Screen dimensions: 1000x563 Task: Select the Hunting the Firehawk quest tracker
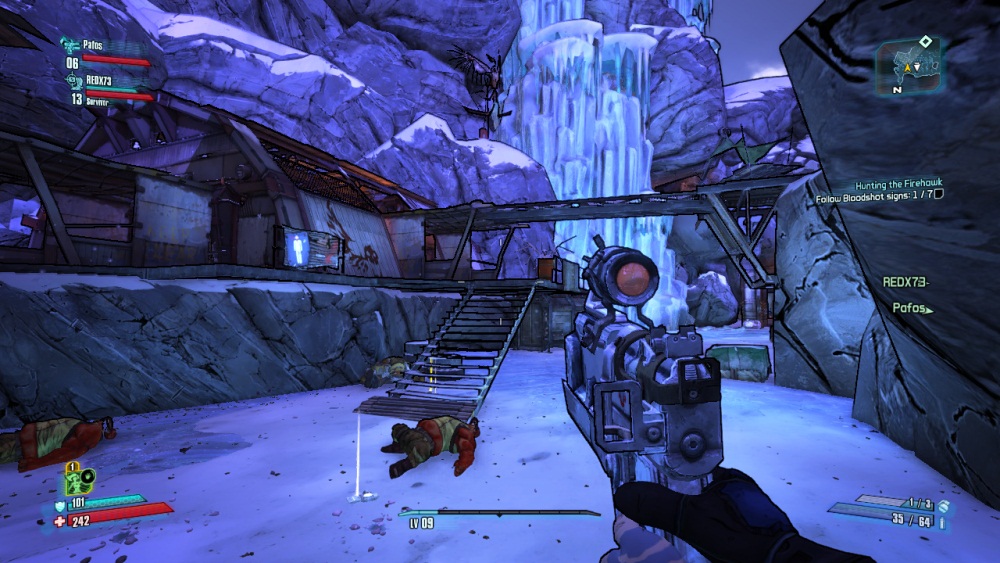(x=897, y=186)
